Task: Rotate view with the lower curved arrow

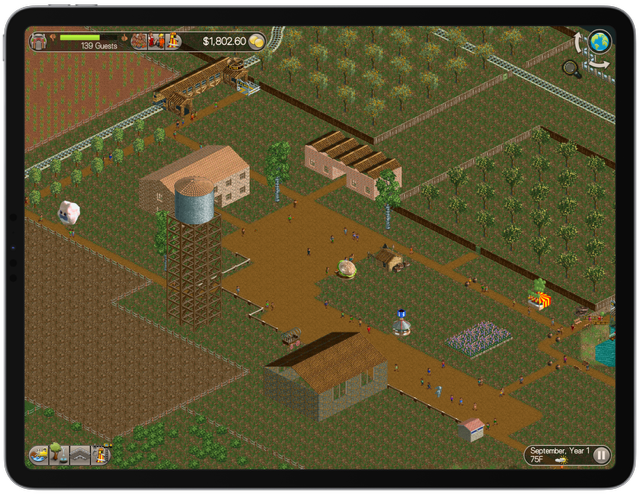Action: (x=597, y=66)
